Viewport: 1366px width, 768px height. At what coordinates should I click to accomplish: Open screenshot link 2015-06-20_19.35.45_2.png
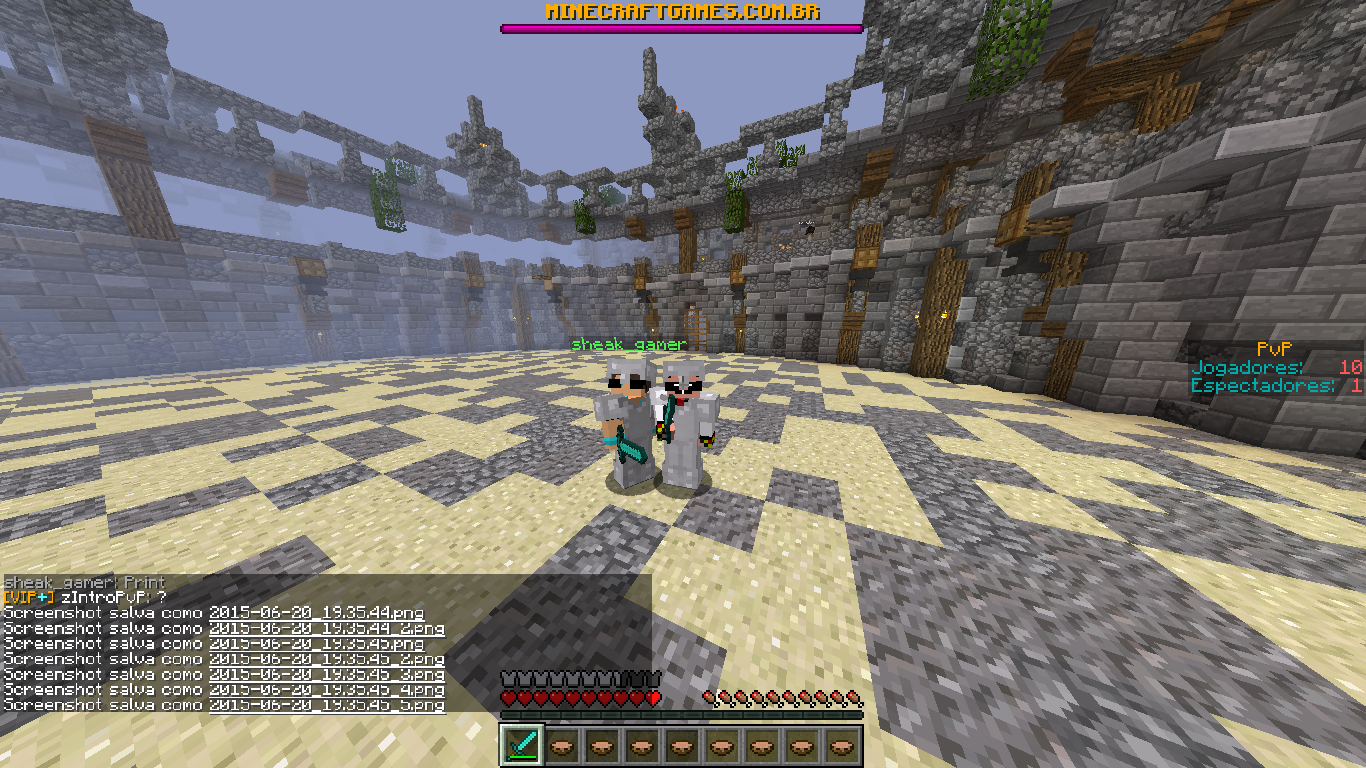coord(326,660)
